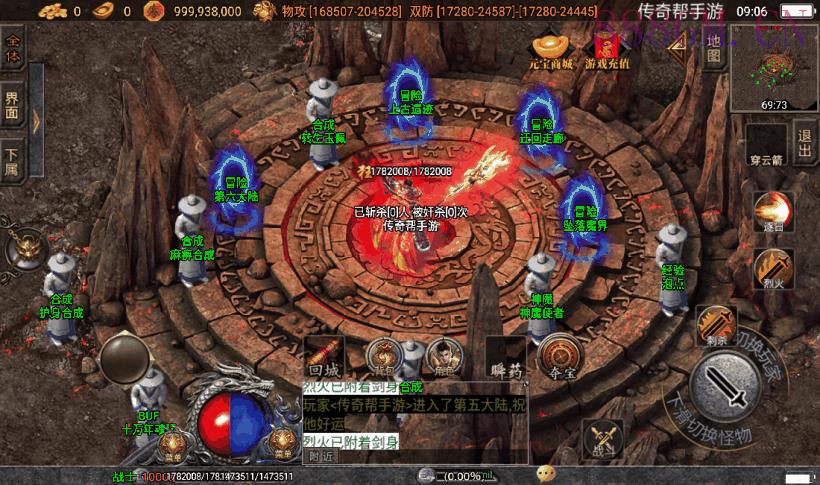Activate the 逐日 fire skill
The height and width of the screenshot is (485, 820).
773,213
